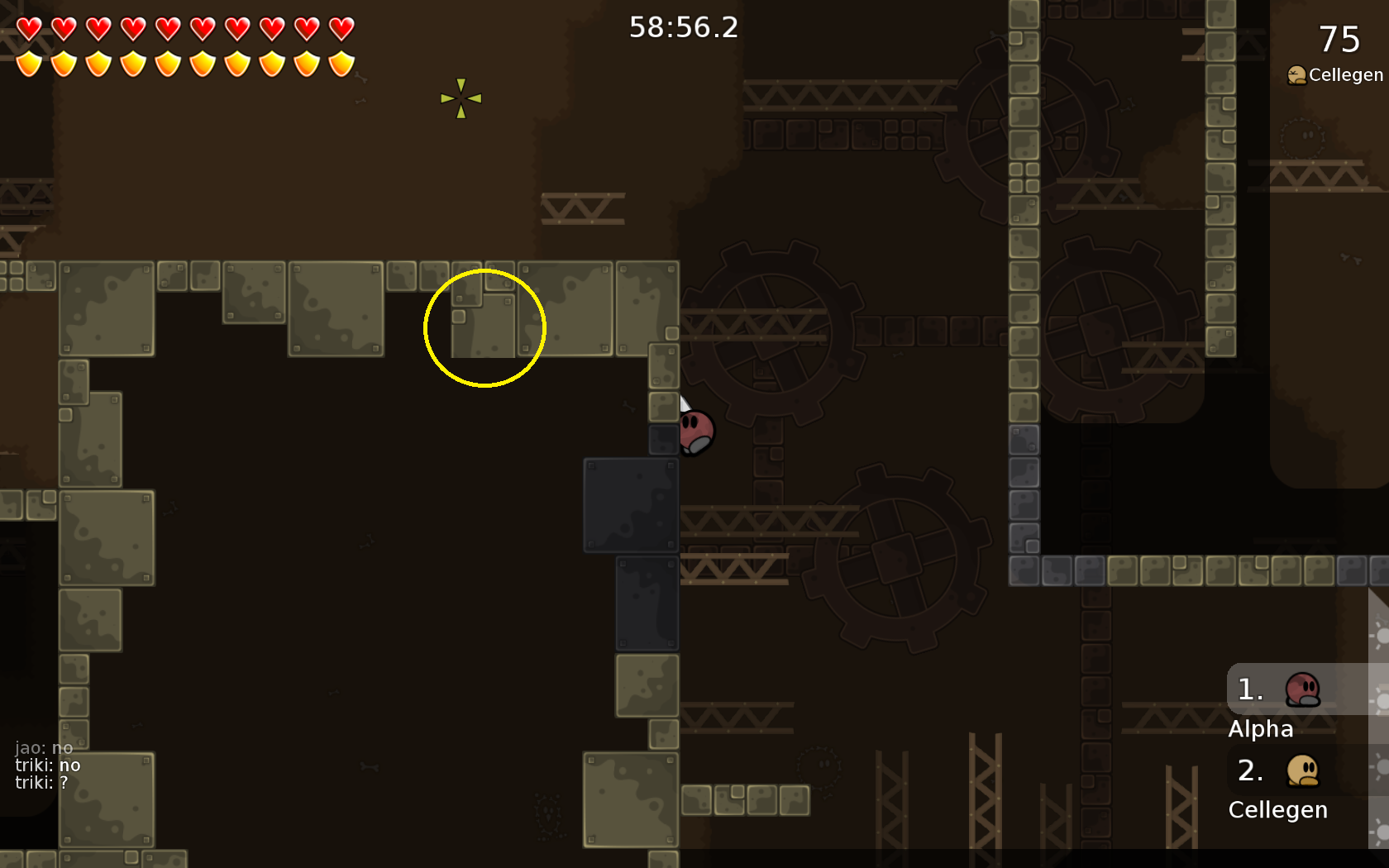This screenshot has width=1389, height=868.
Task: Click the chat message "triki: no"
Action: coord(48,765)
